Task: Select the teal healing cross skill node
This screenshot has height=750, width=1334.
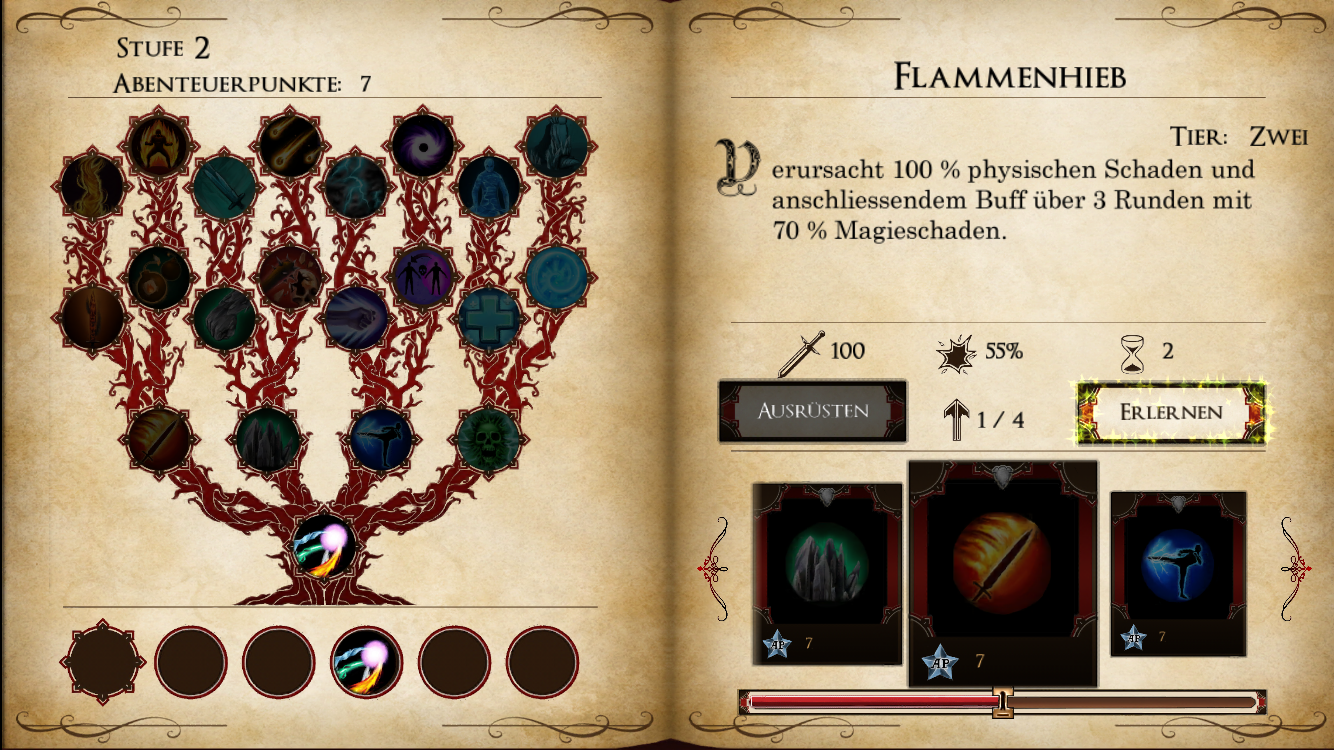Action: (489, 318)
